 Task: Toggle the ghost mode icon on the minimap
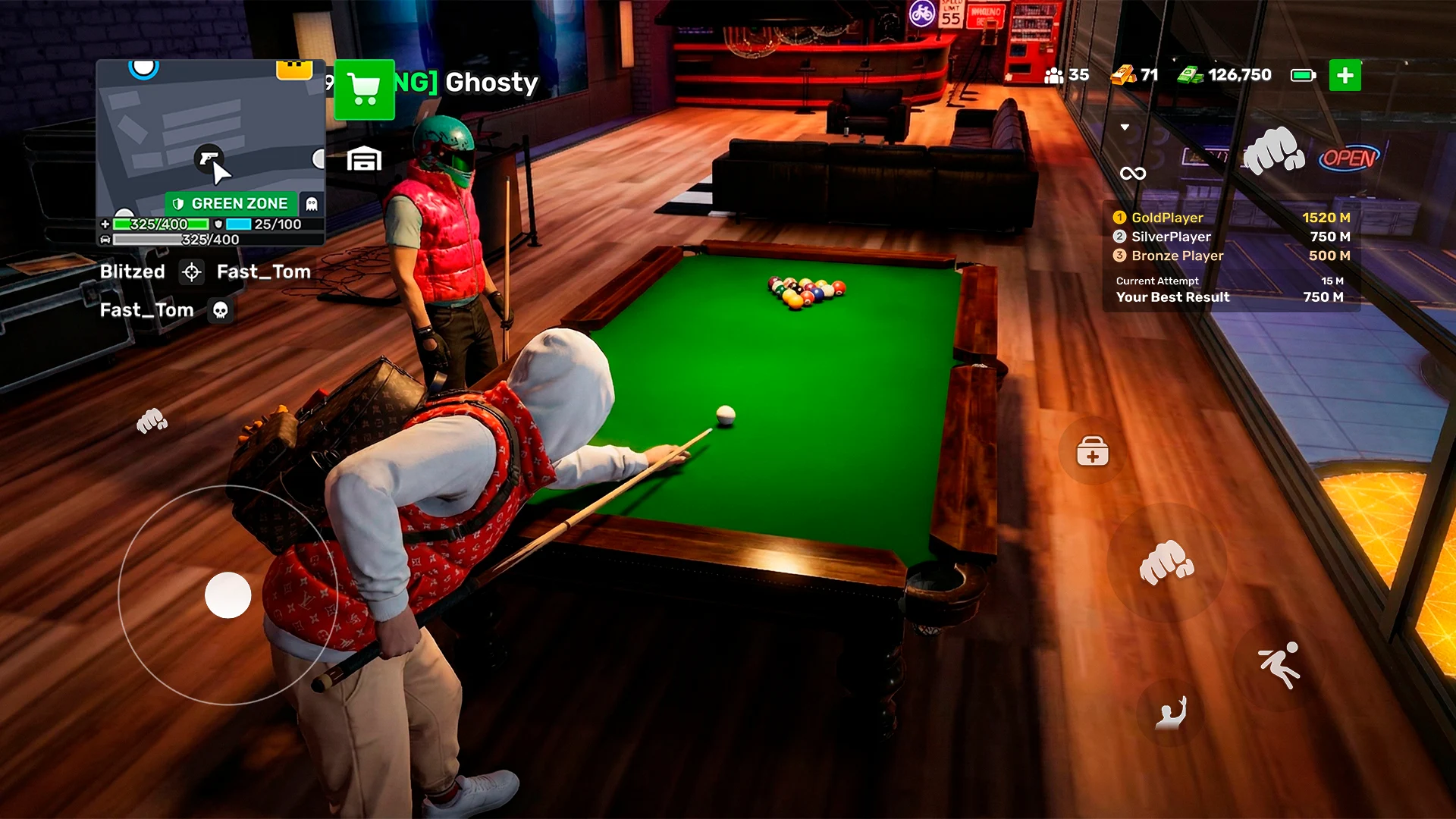(x=312, y=203)
